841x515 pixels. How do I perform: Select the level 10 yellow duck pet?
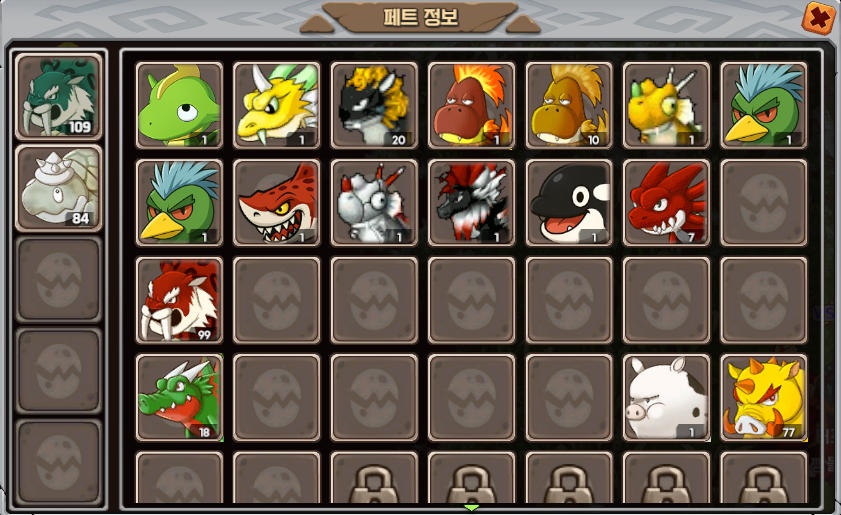[x=569, y=105]
